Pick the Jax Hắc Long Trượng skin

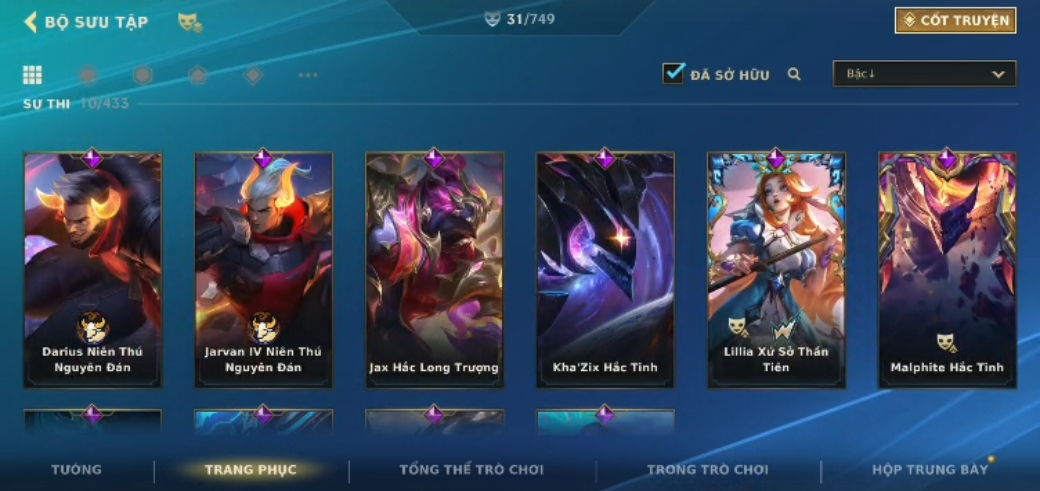pos(434,270)
